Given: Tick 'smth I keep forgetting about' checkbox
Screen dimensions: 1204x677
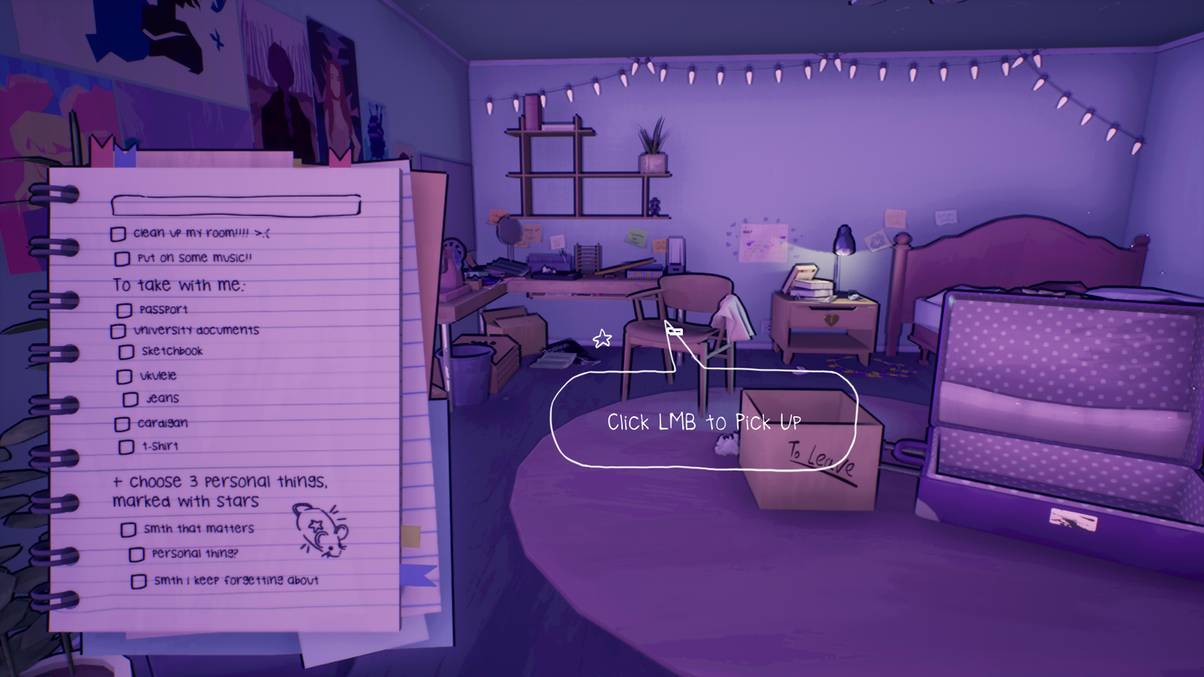Looking at the screenshot, I should (139, 581).
